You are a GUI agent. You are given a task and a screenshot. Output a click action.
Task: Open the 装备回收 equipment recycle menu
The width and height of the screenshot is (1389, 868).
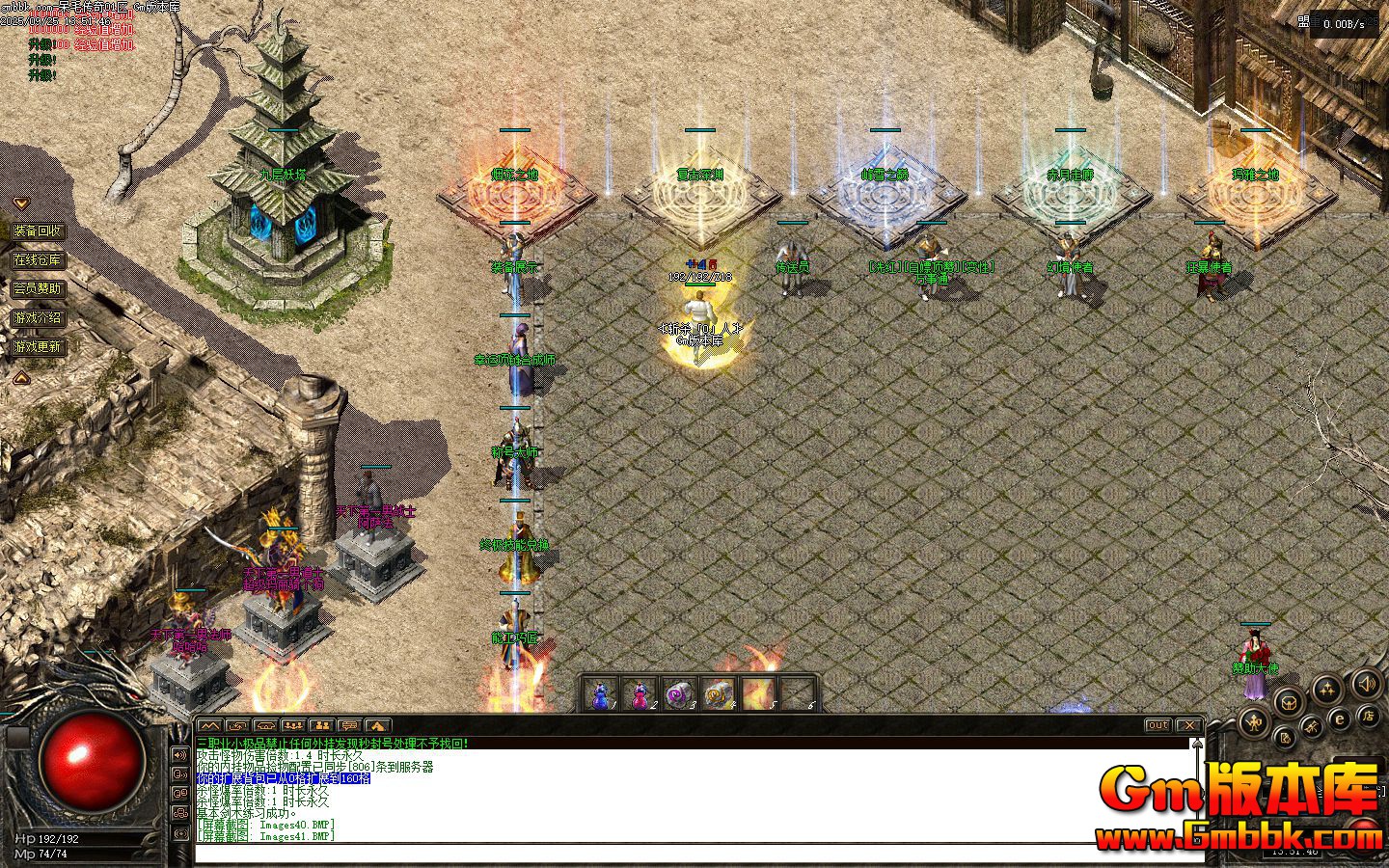click(38, 231)
